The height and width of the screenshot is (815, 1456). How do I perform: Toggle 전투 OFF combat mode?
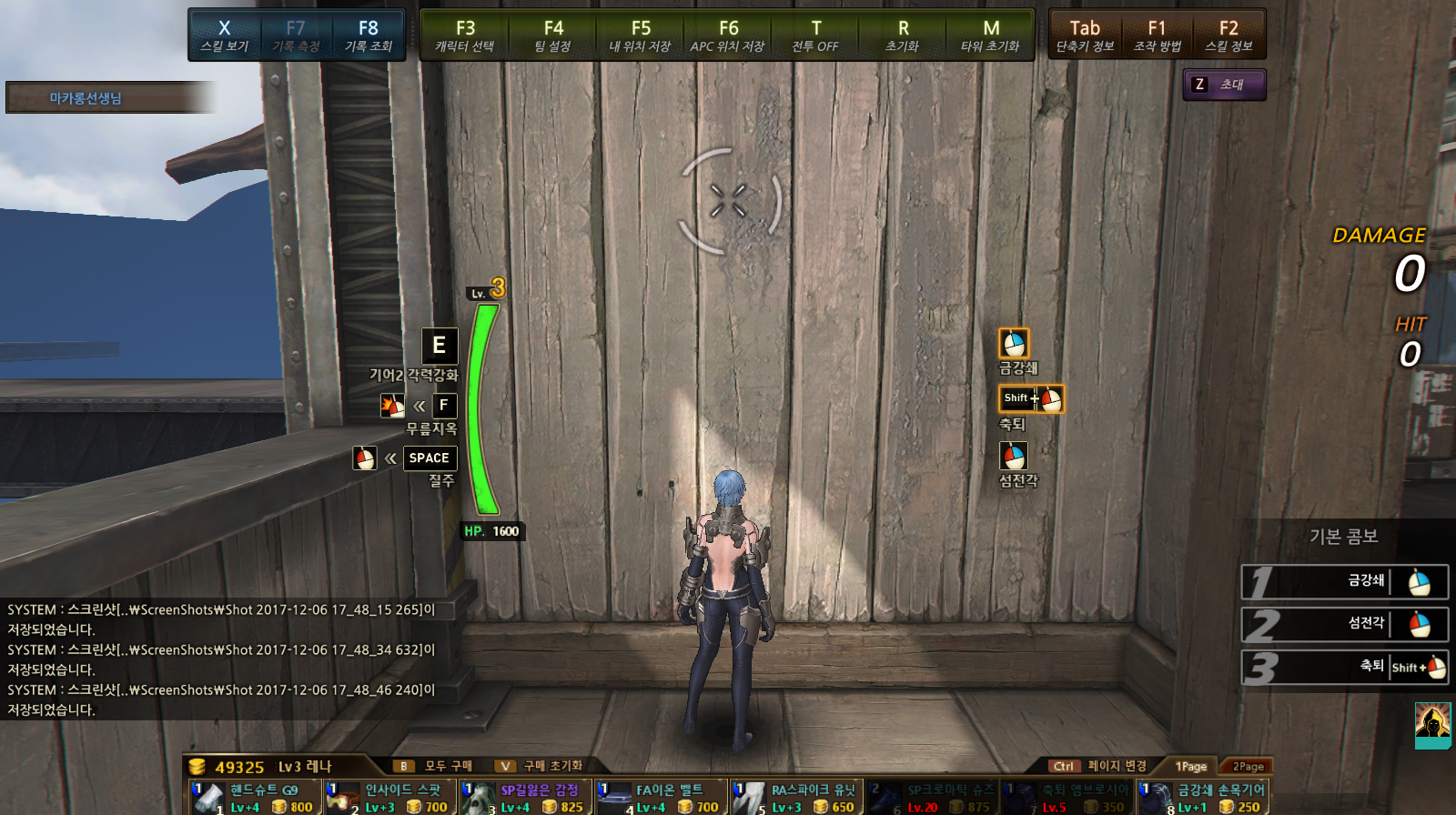pos(815,35)
